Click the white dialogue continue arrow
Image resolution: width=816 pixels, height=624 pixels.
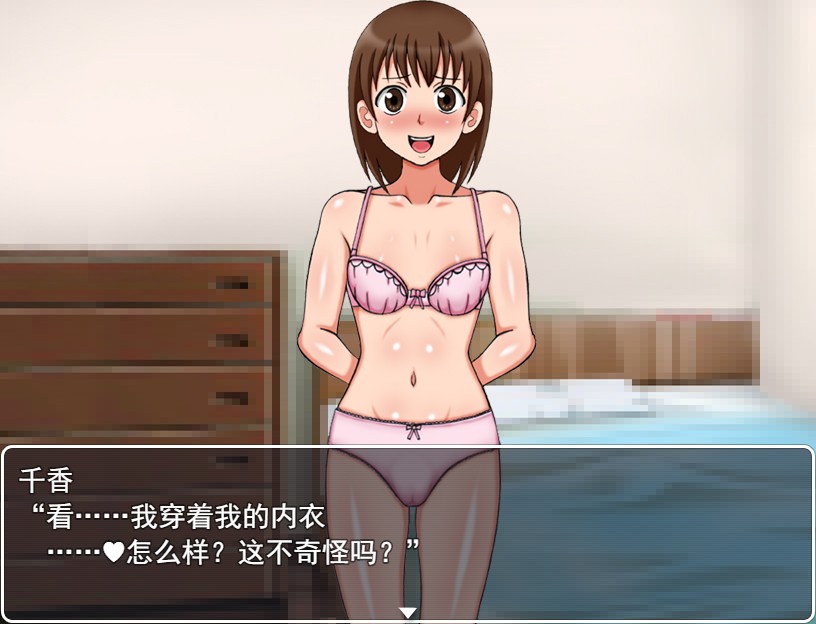point(407,612)
